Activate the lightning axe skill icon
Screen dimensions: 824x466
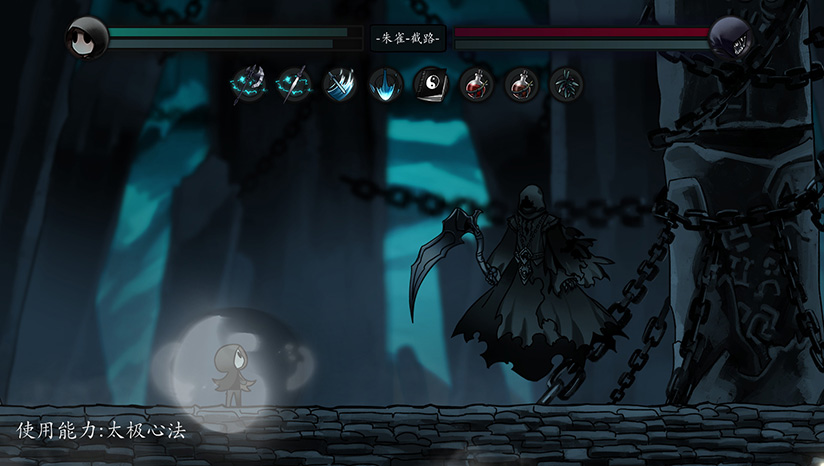pos(248,84)
